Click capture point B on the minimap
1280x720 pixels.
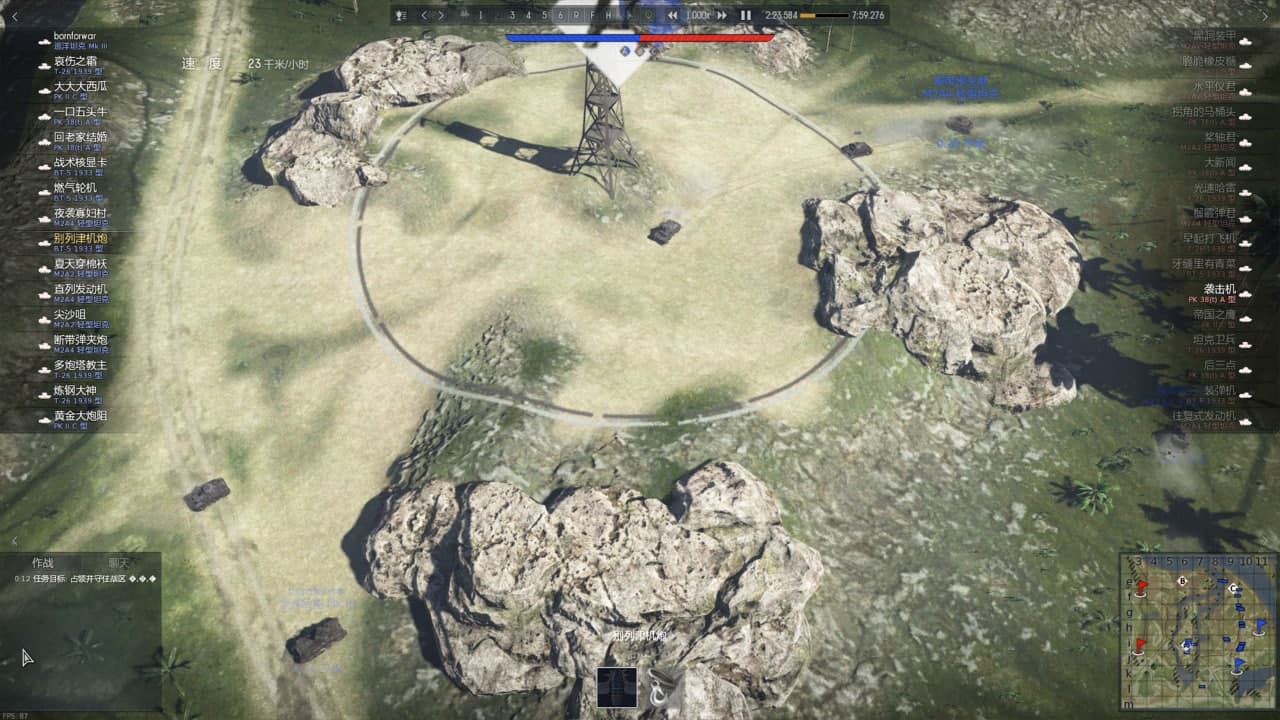coord(1183,581)
